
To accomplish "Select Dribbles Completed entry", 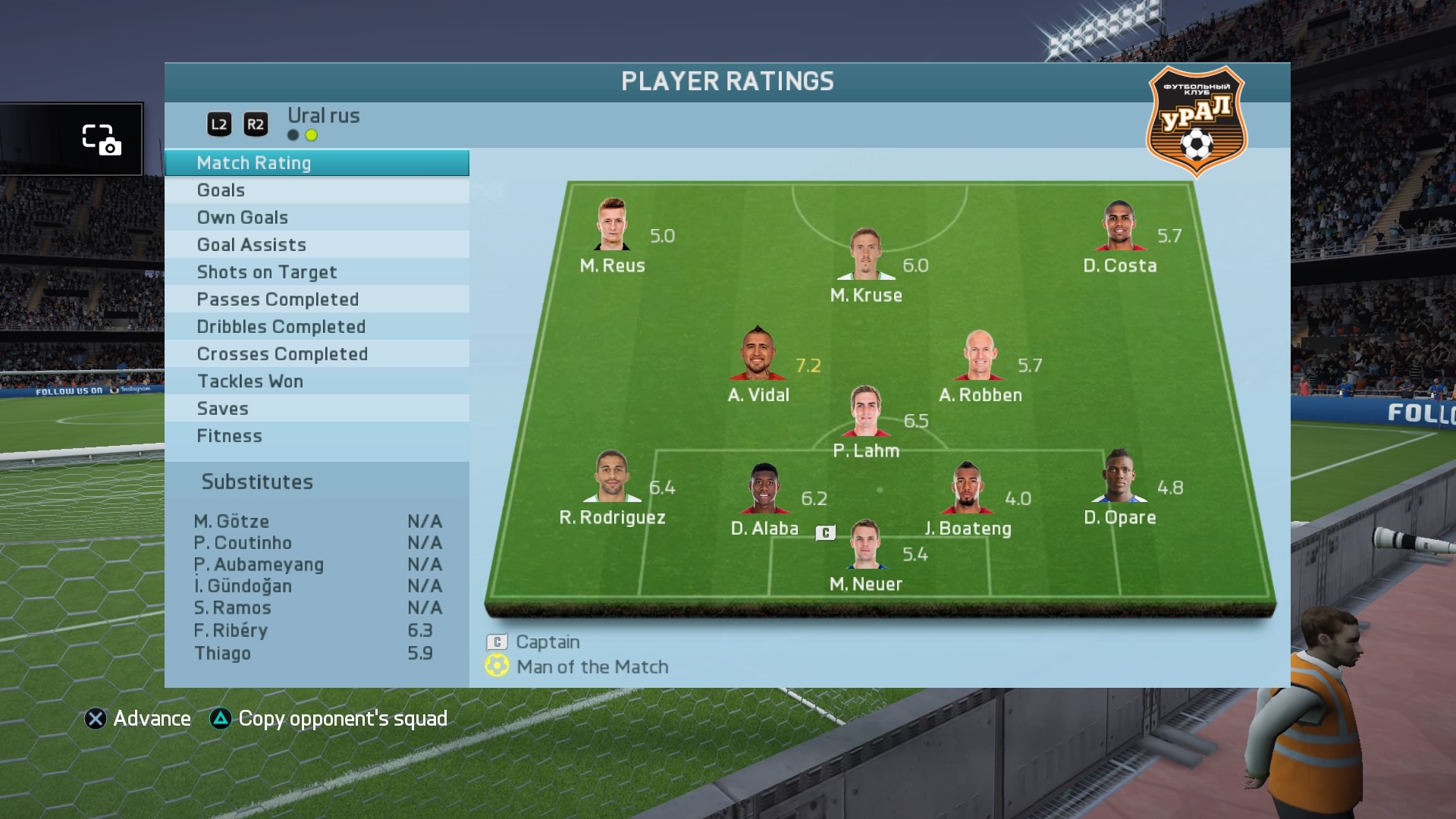I will click(x=316, y=327).
